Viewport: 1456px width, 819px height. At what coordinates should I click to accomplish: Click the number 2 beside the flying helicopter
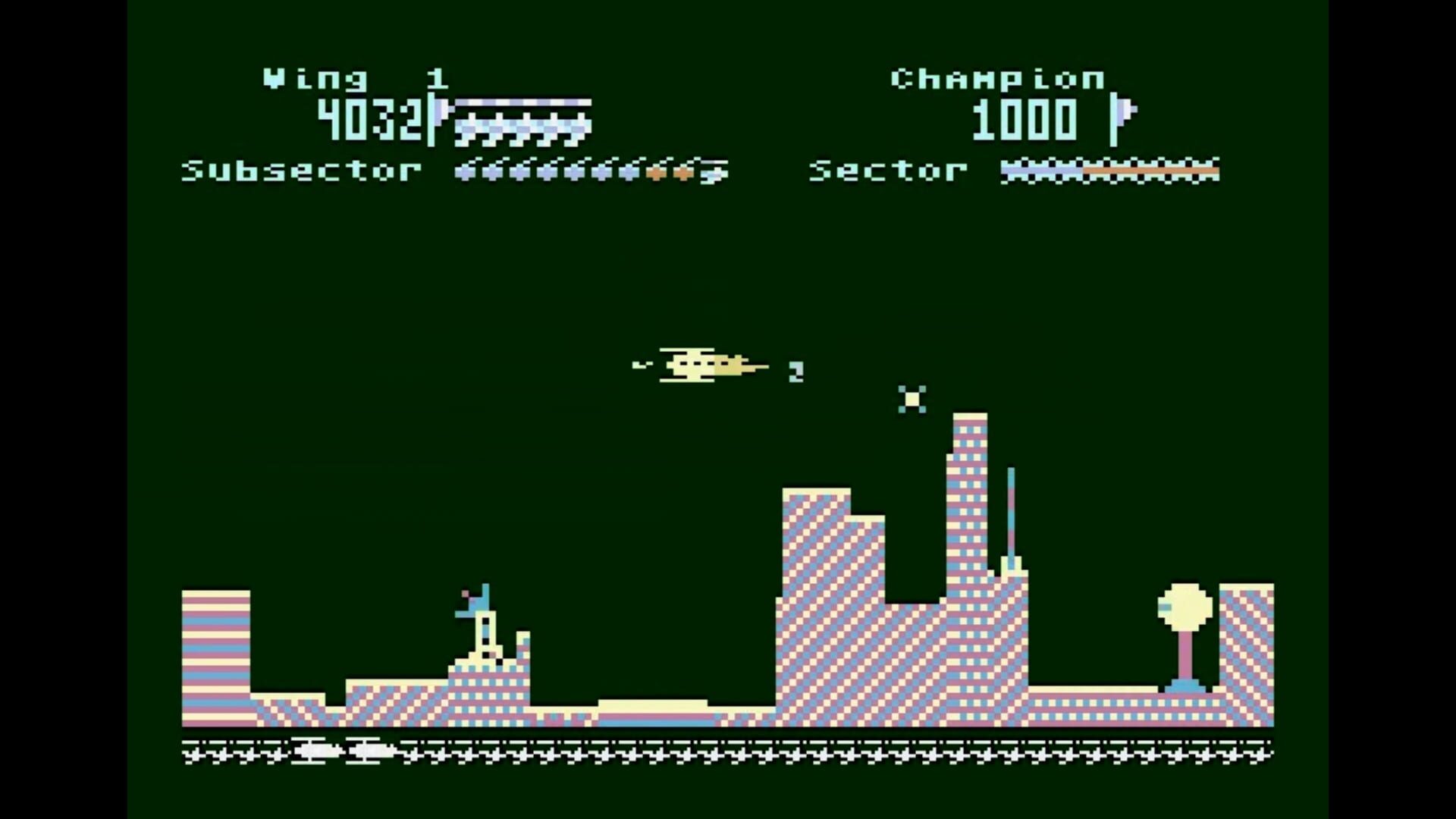click(795, 371)
